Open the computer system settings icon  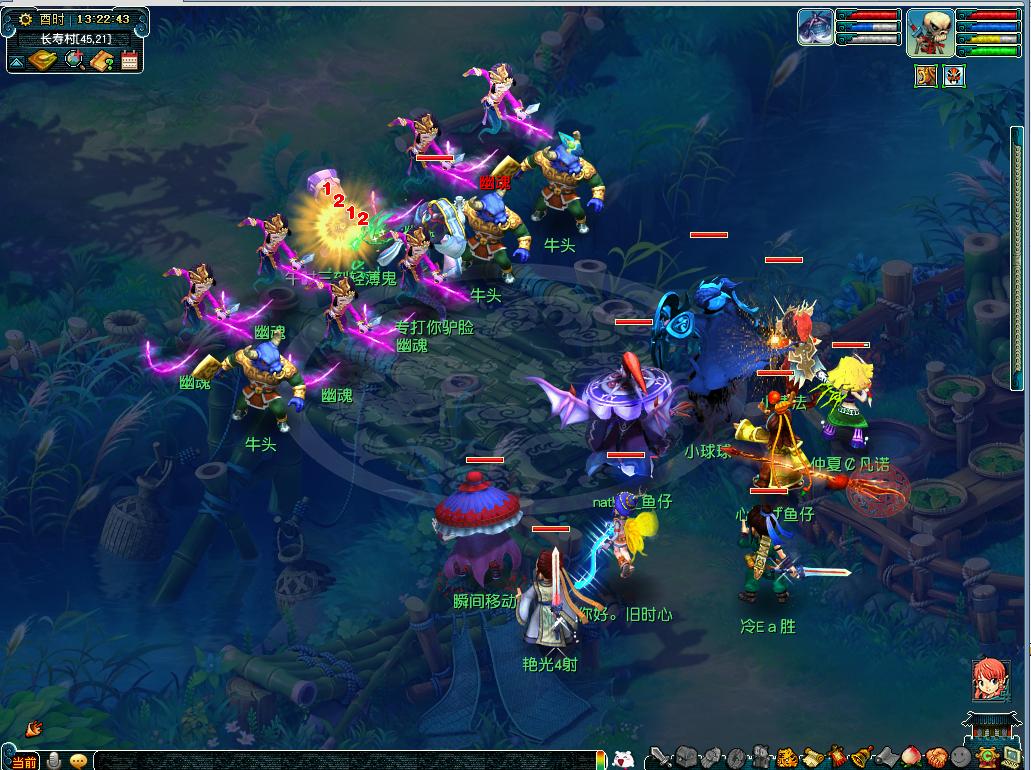pyautogui.click(x=1011, y=757)
